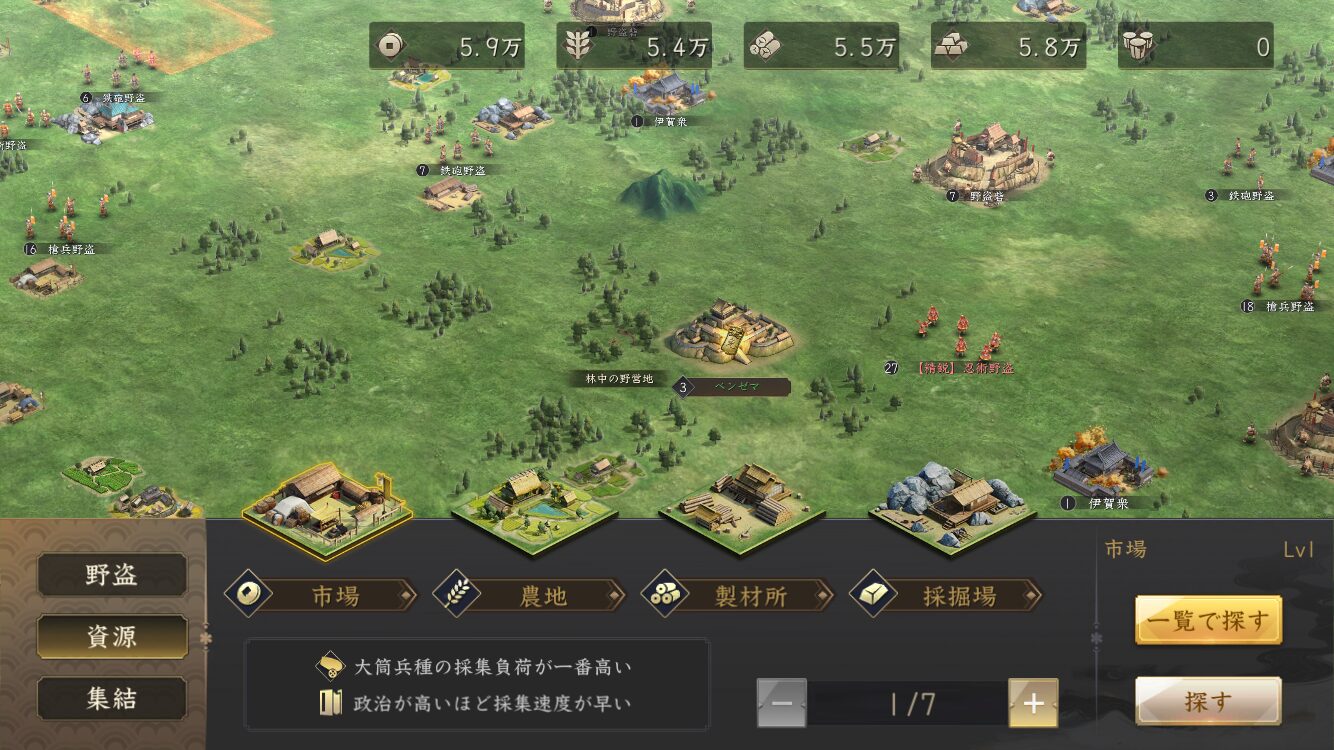Viewport: 1334px width, 750px height.
Task: Tap the grain resource counter
Action: tap(634, 46)
